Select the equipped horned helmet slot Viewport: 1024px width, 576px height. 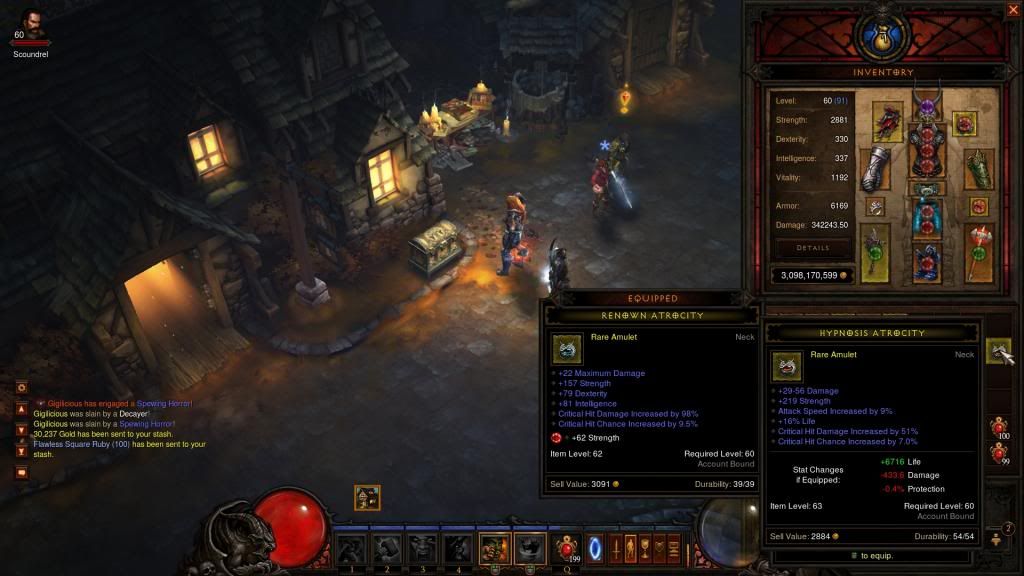point(925,112)
